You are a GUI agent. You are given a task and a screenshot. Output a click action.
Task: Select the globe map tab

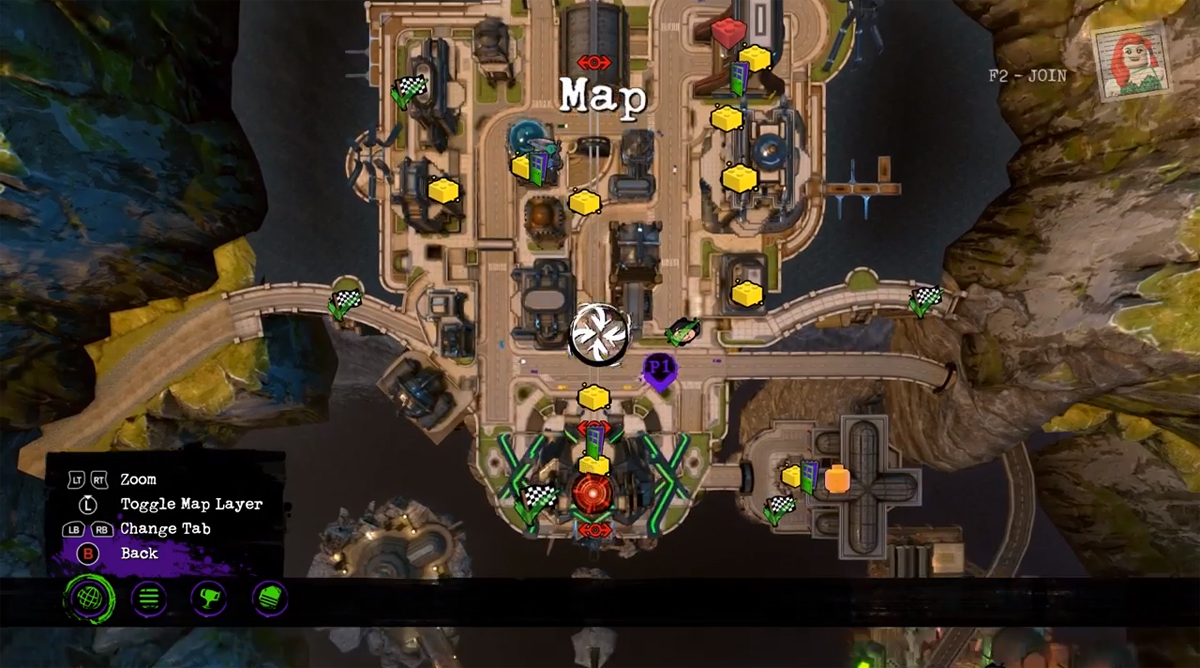[89, 599]
